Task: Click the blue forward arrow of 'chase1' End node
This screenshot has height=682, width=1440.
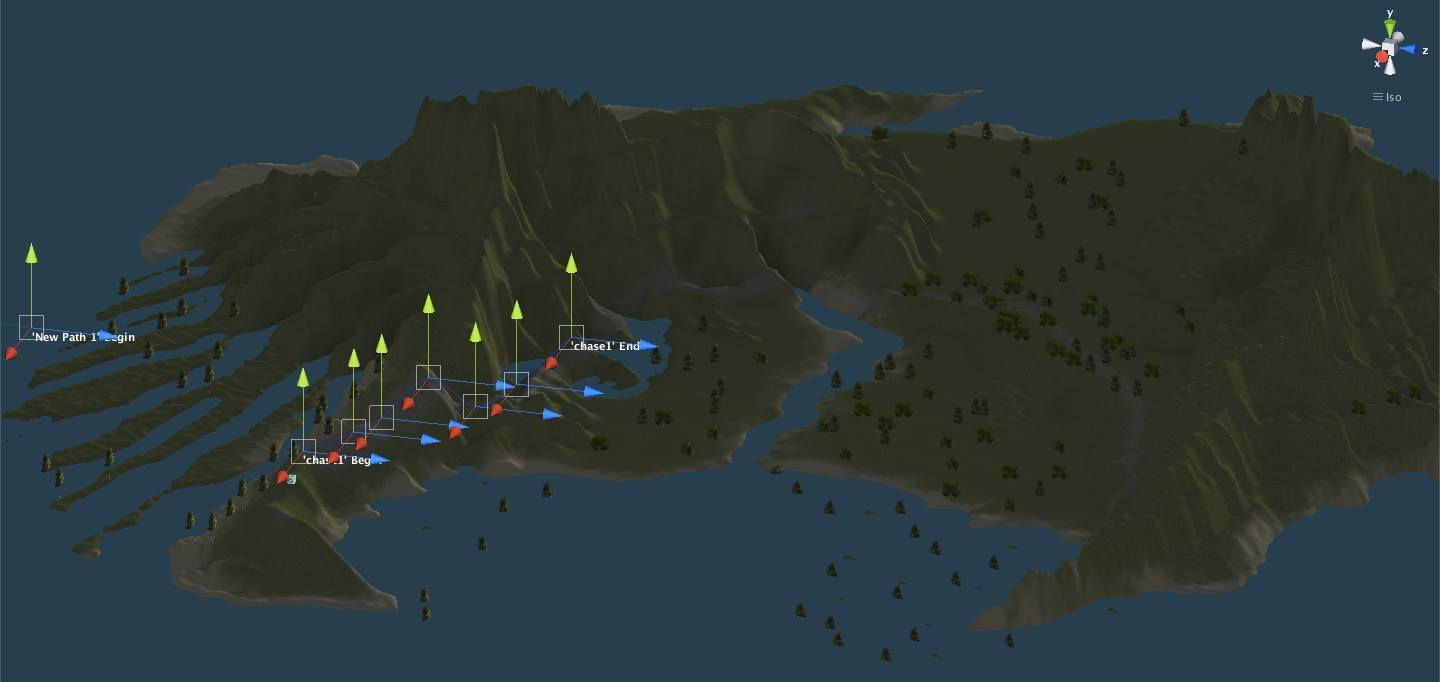Action: click(x=648, y=346)
